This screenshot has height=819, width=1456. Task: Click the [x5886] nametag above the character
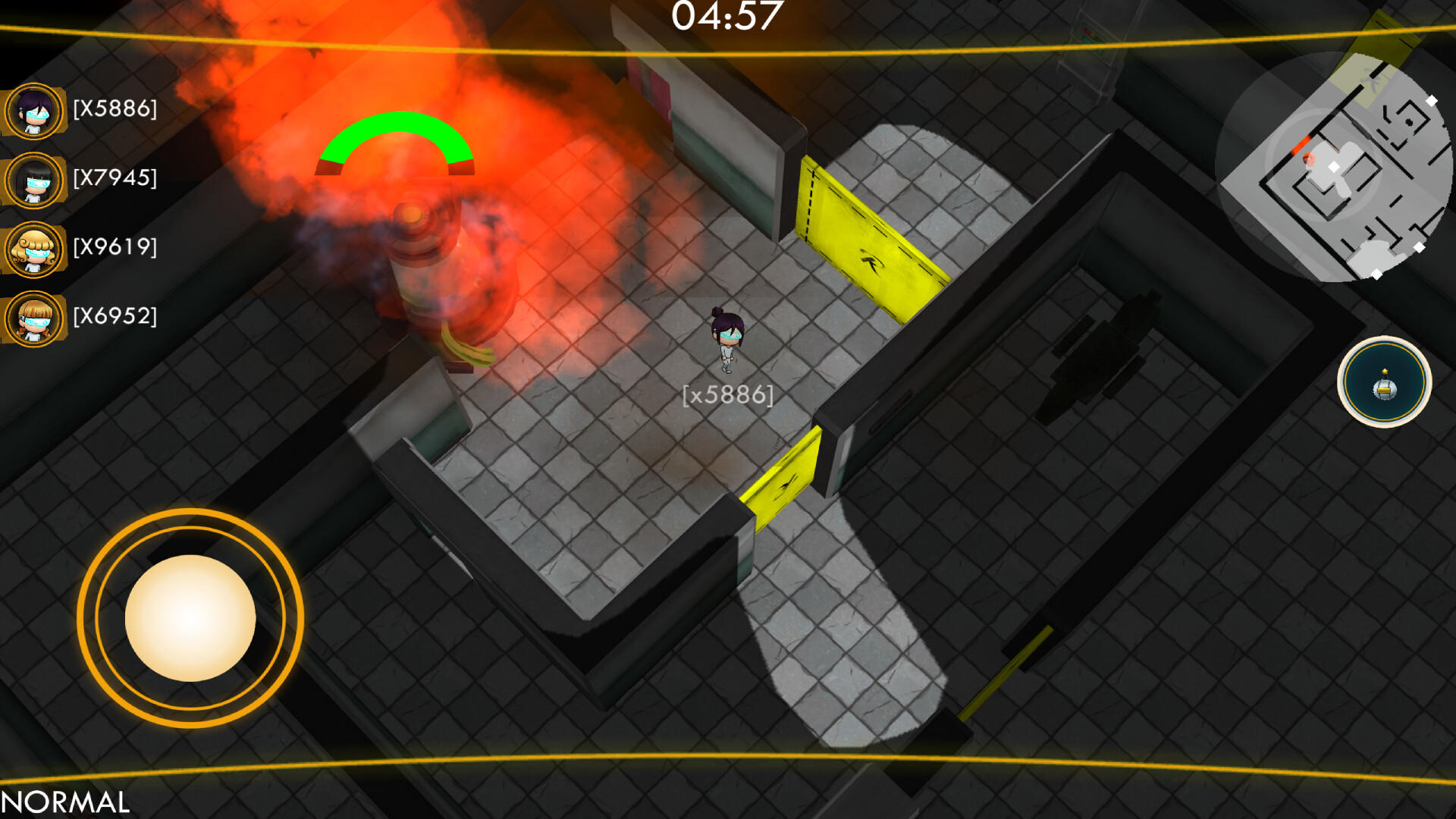tap(727, 394)
